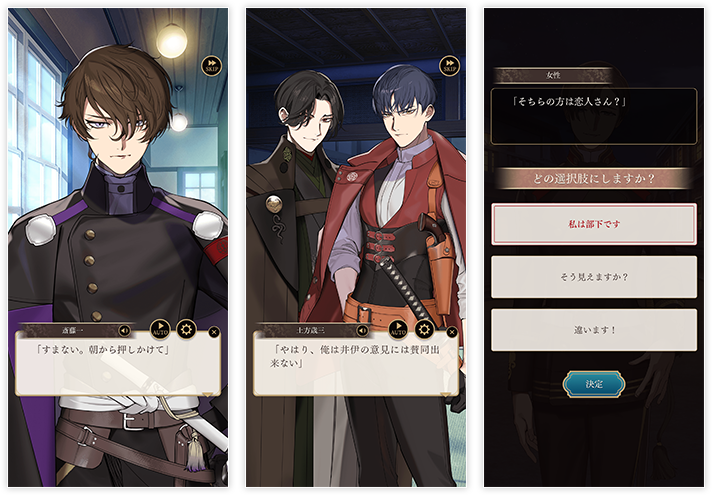Hide 土方歳三's dialogue box with the X
The height and width of the screenshot is (495, 712).
click(452, 331)
